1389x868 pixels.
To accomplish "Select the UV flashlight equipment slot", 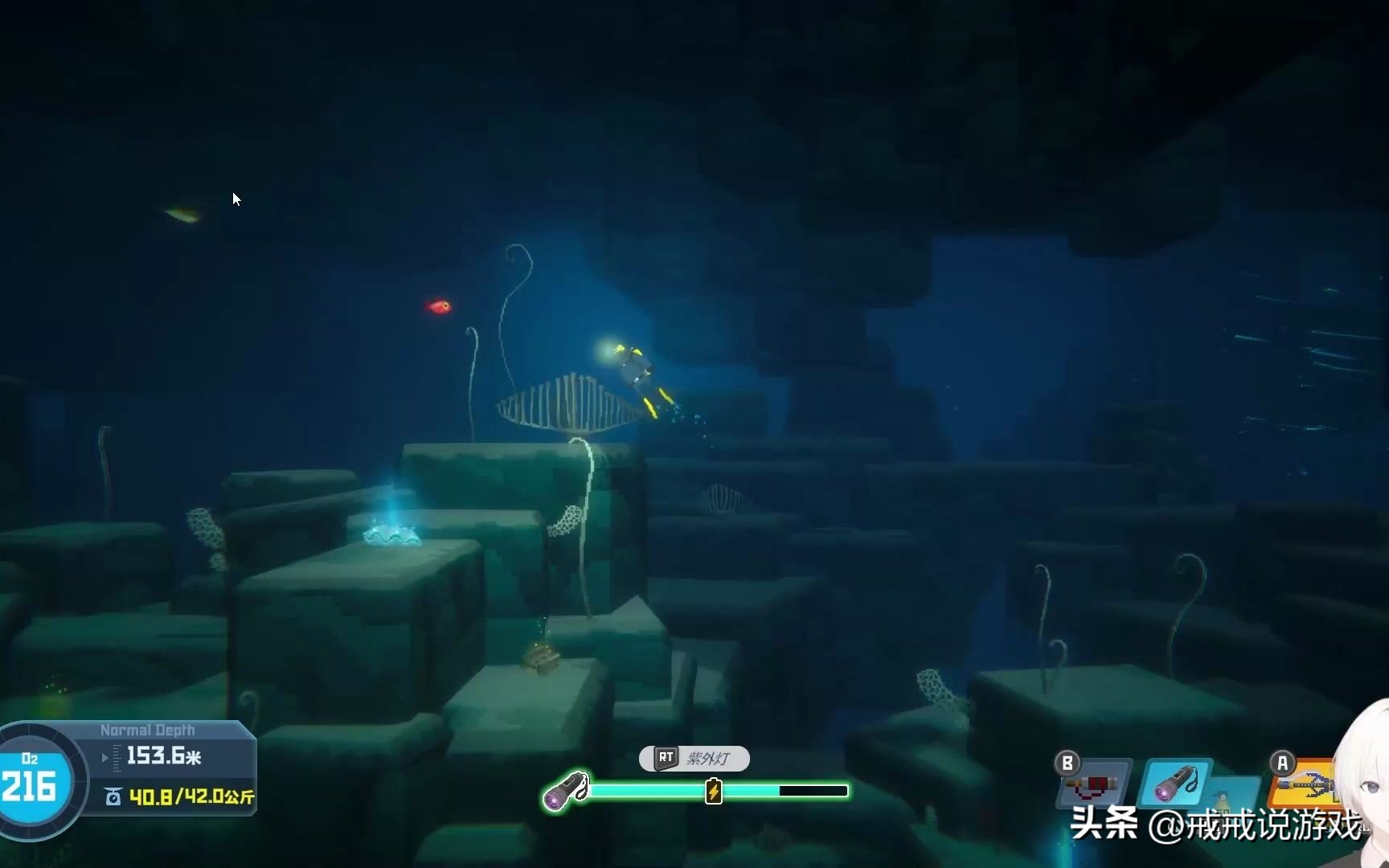I will tap(1174, 783).
